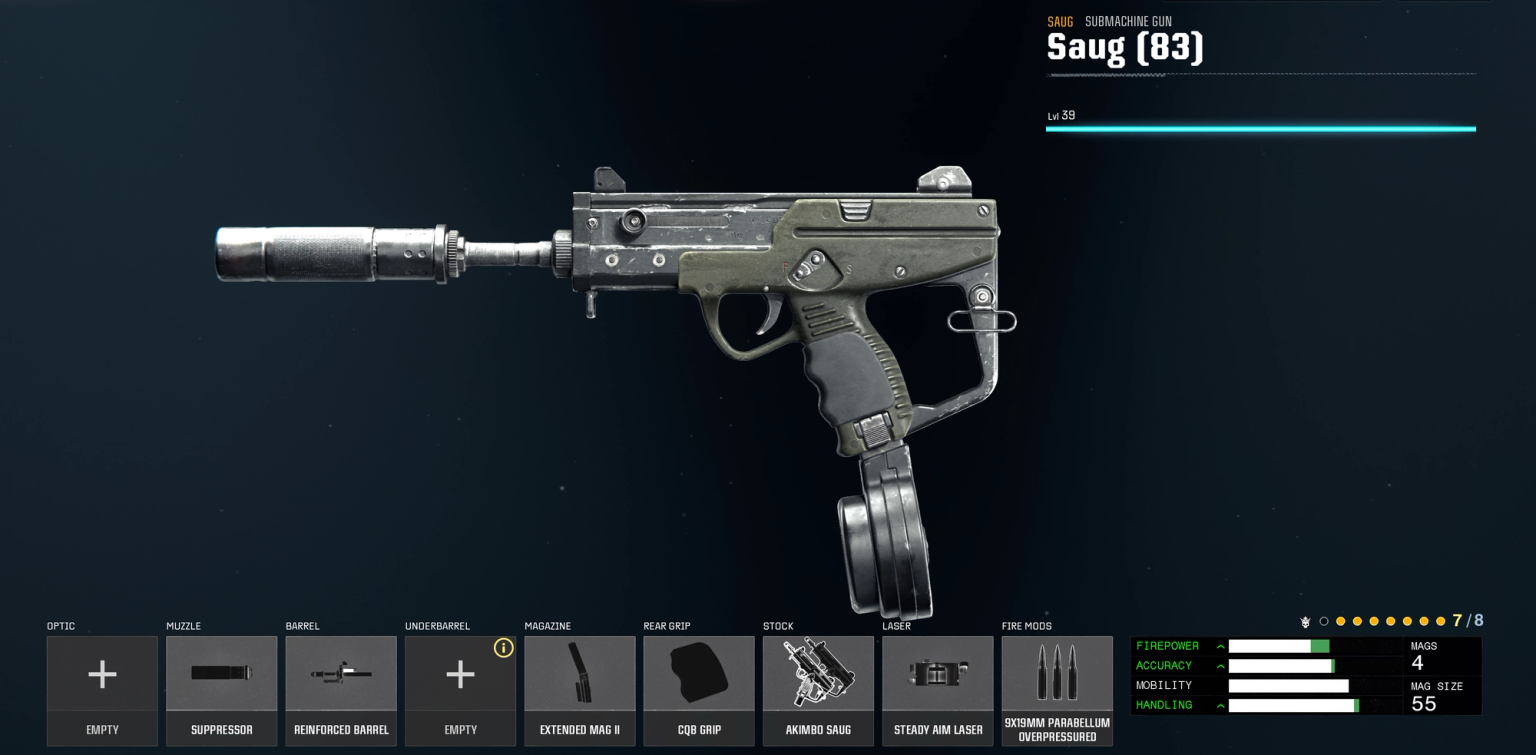Click the SAUG category label above weapon name
Image resolution: width=1536 pixels, height=755 pixels.
tap(1060, 20)
